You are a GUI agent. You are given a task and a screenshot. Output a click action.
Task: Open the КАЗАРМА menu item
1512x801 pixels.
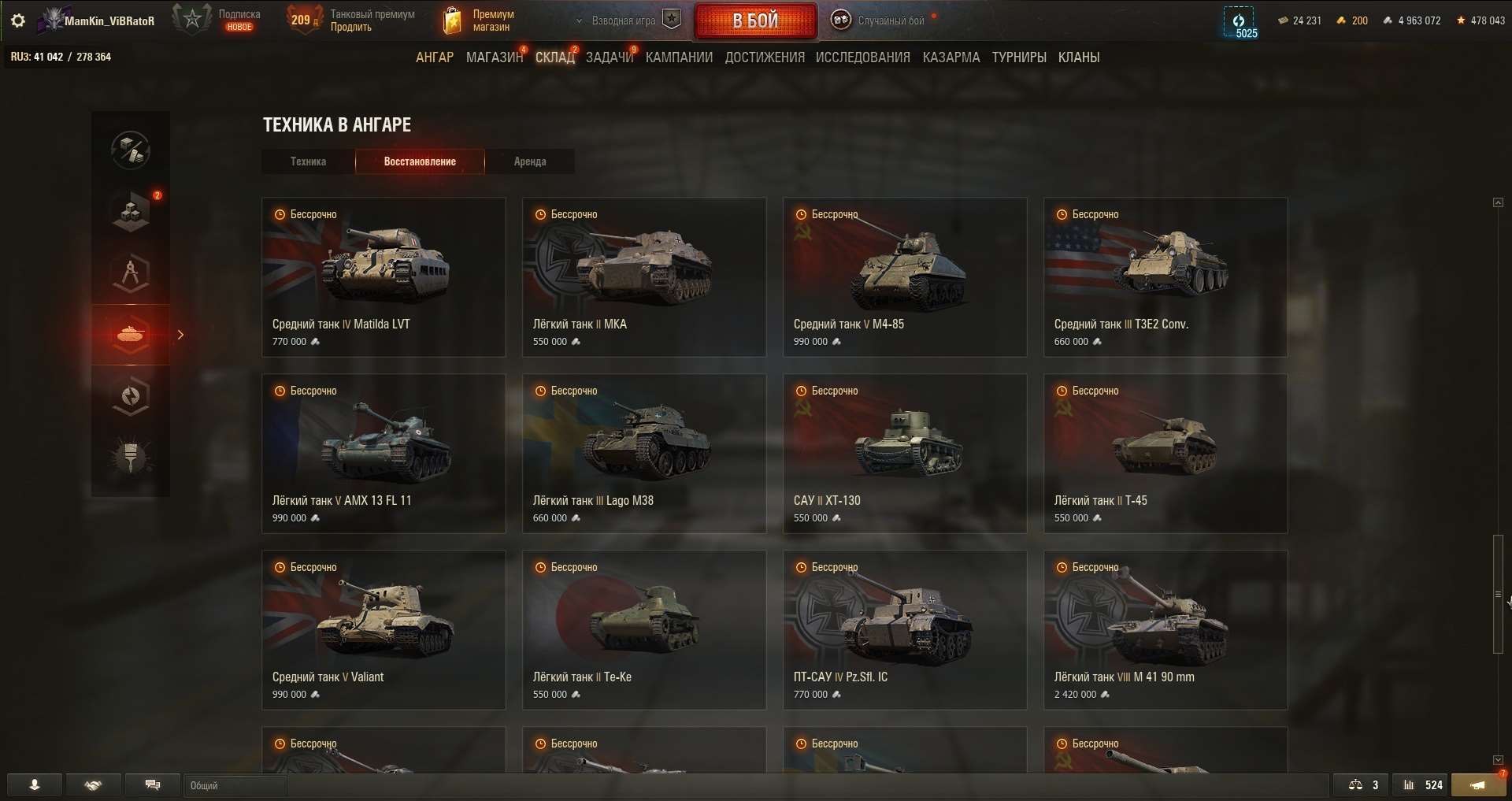(951, 57)
